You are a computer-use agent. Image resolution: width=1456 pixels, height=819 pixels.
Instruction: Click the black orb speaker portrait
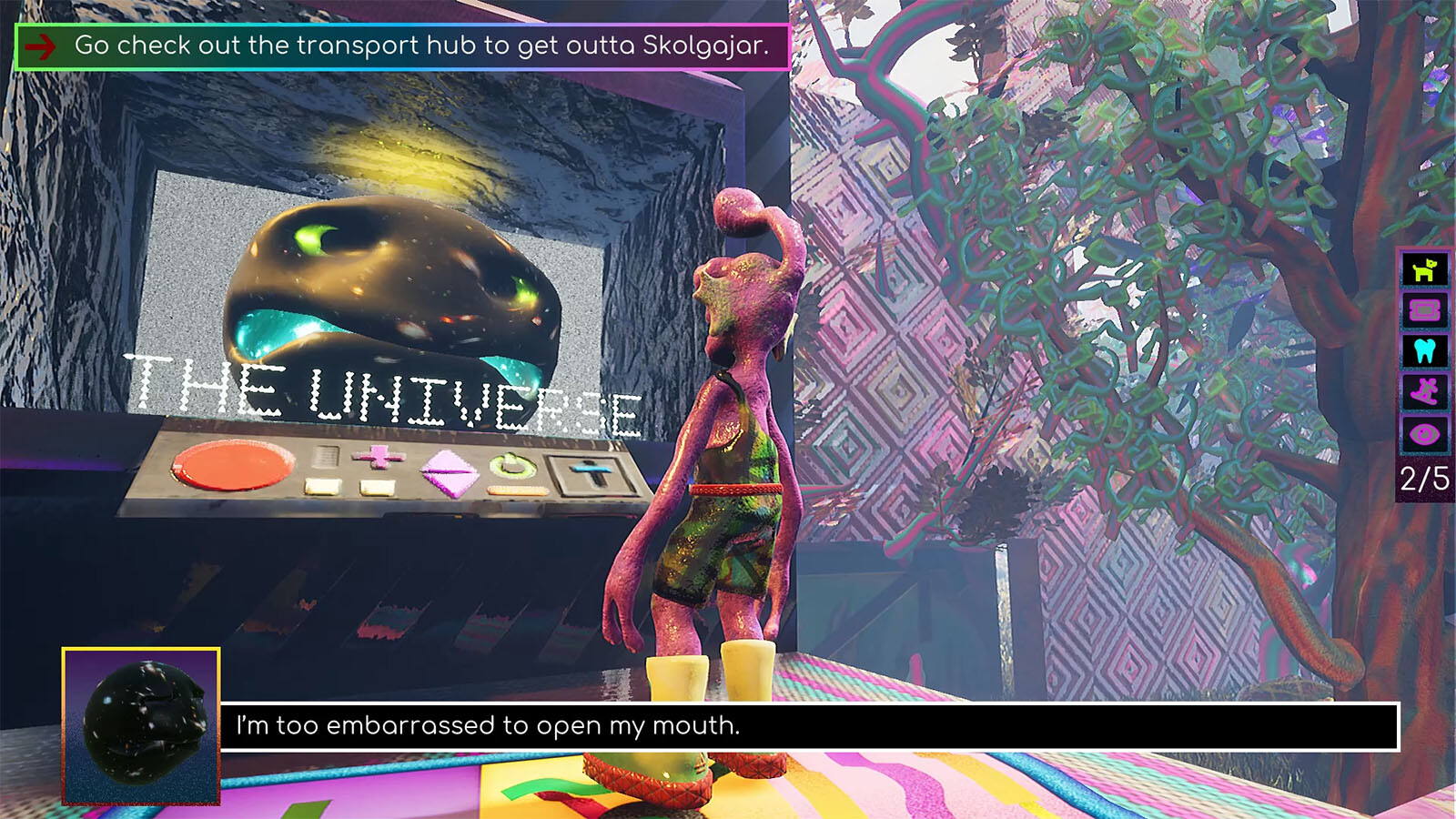[x=141, y=726]
